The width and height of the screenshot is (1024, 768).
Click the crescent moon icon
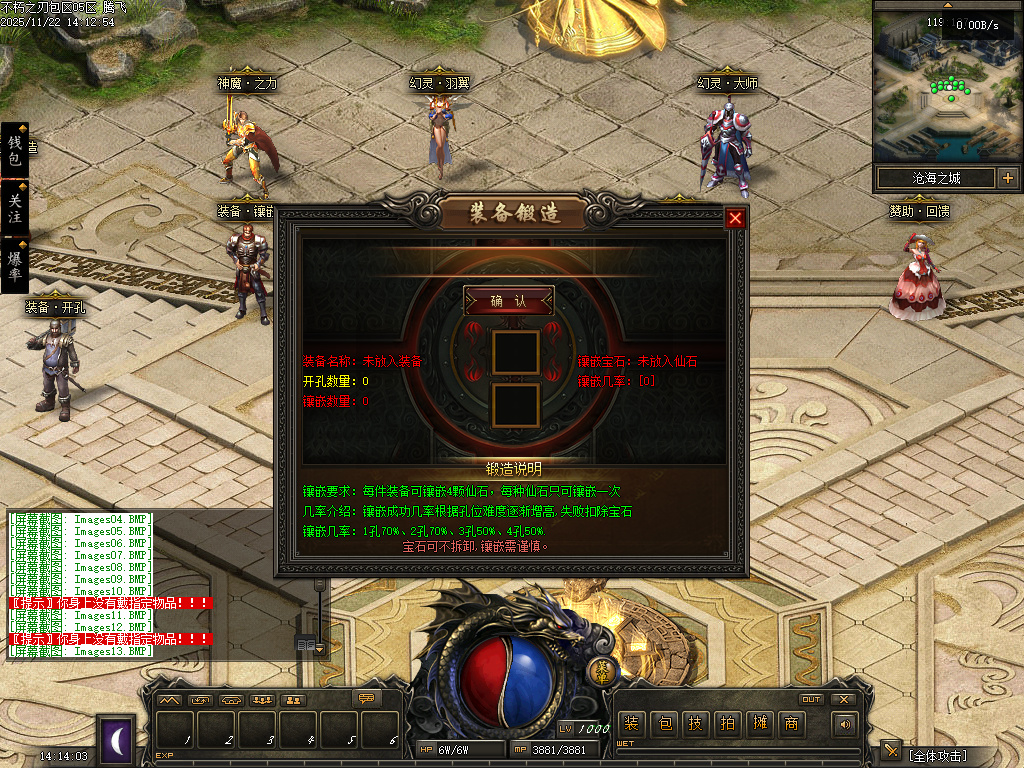click(x=117, y=740)
